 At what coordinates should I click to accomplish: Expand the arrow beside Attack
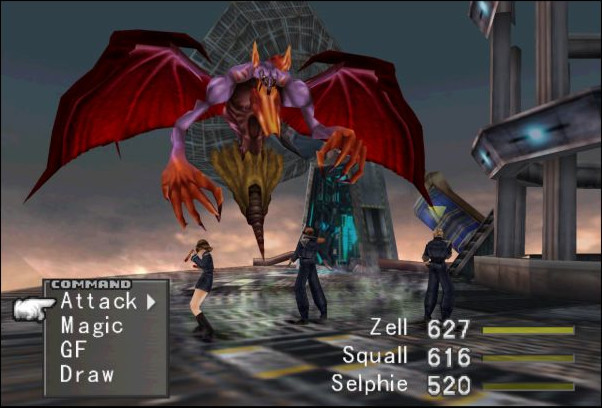[151, 300]
